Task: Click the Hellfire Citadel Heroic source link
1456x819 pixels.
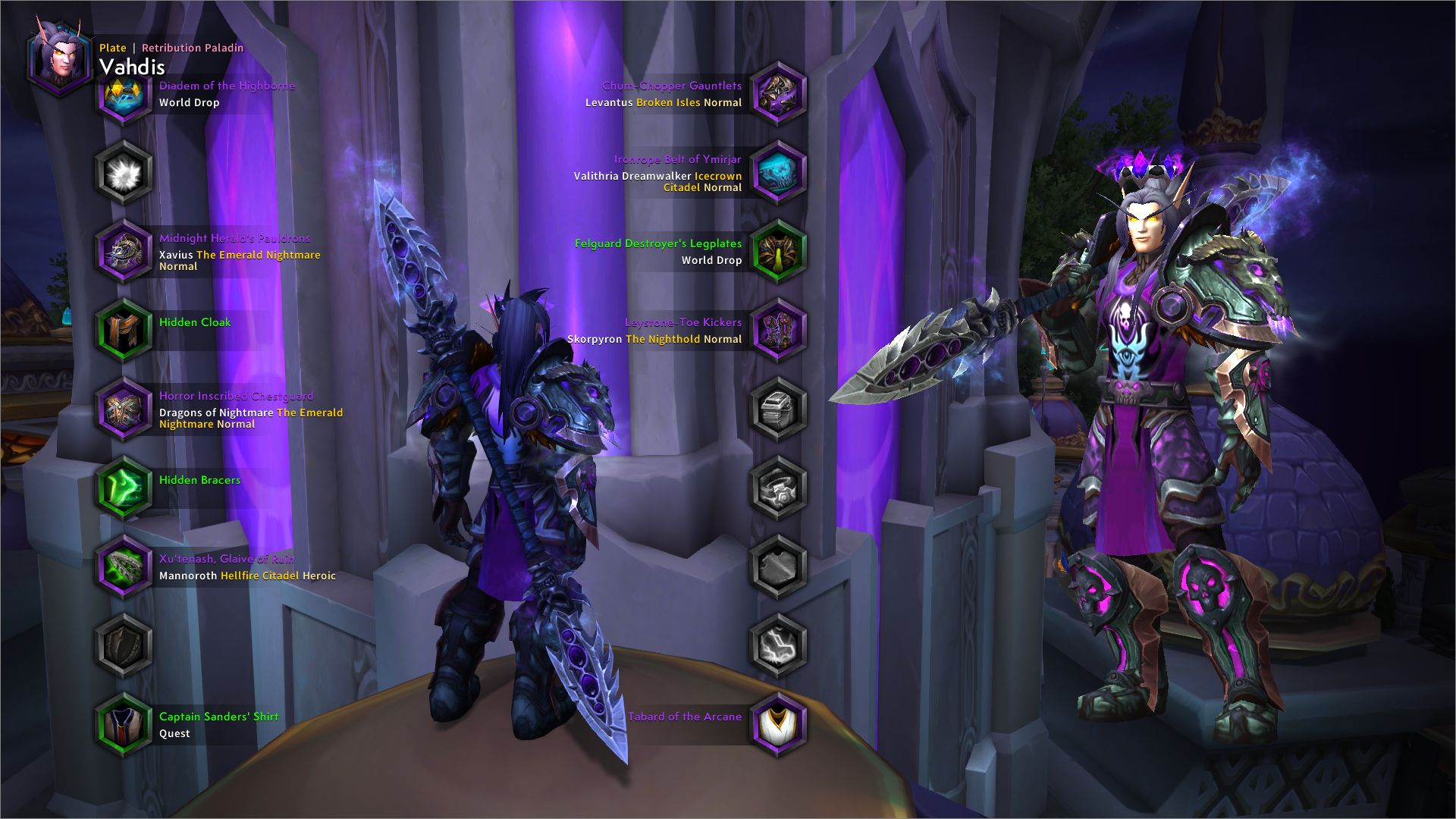Action: coord(269,576)
